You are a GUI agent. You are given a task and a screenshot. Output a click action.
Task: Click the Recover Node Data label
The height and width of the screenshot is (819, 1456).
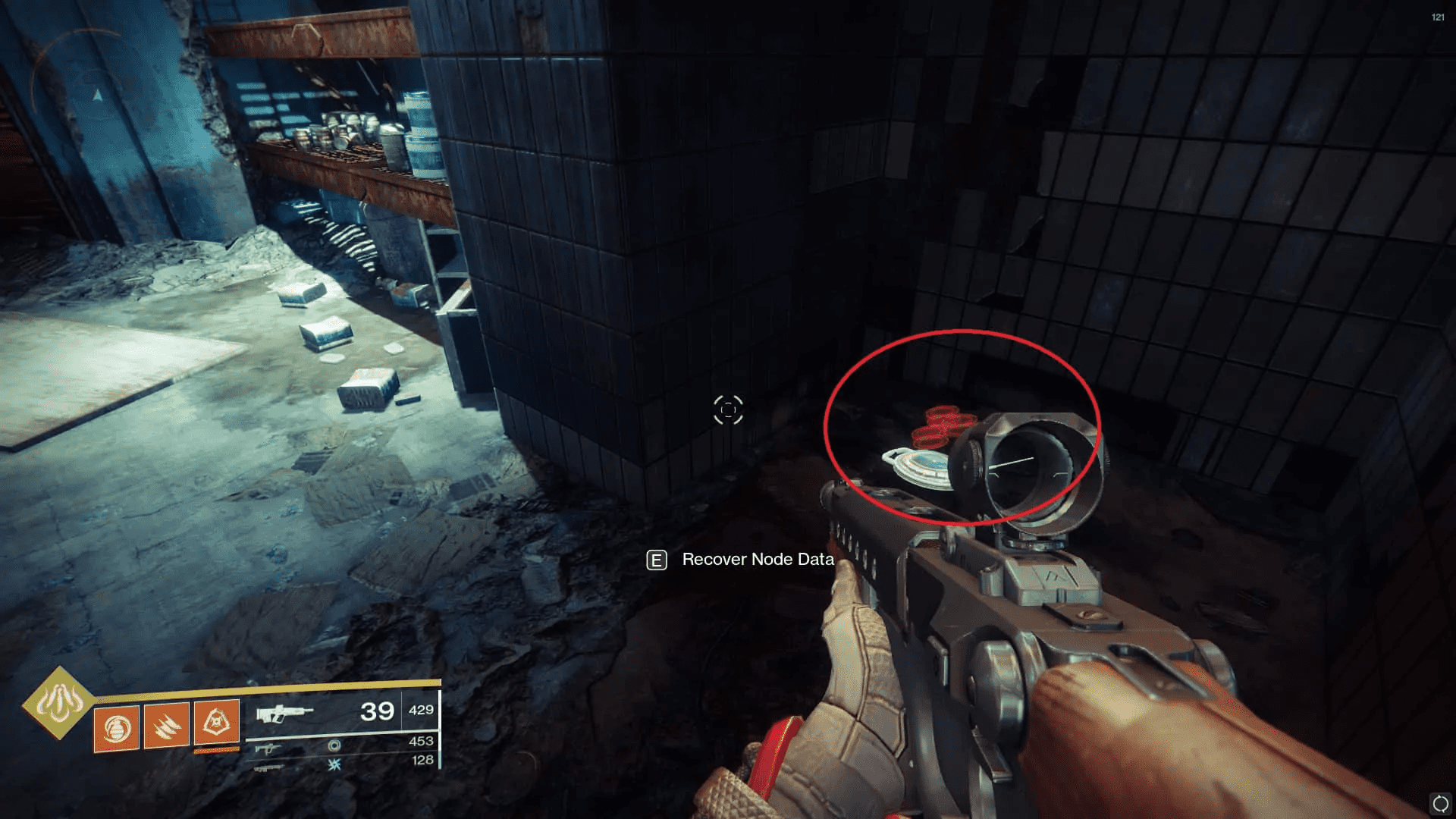click(x=757, y=560)
